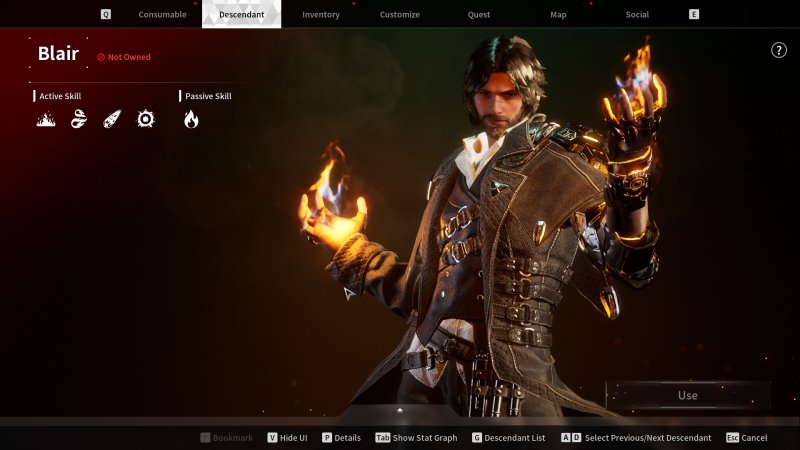Screen dimensions: 800x450
Task: Select the ground flames active skill icon
Action: coord(46,120)
